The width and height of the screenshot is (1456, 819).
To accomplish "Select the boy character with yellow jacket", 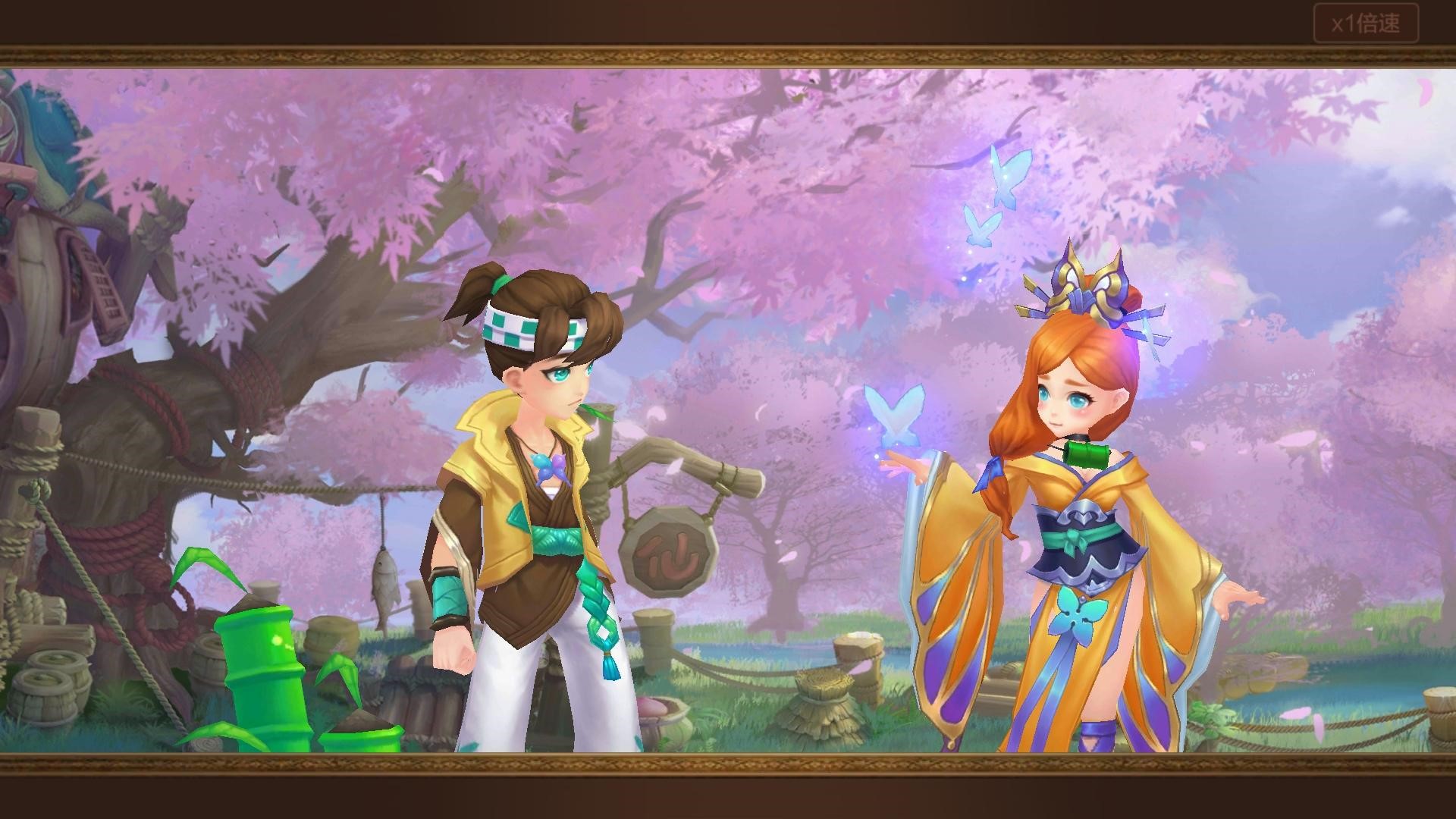I will (523, 493).
